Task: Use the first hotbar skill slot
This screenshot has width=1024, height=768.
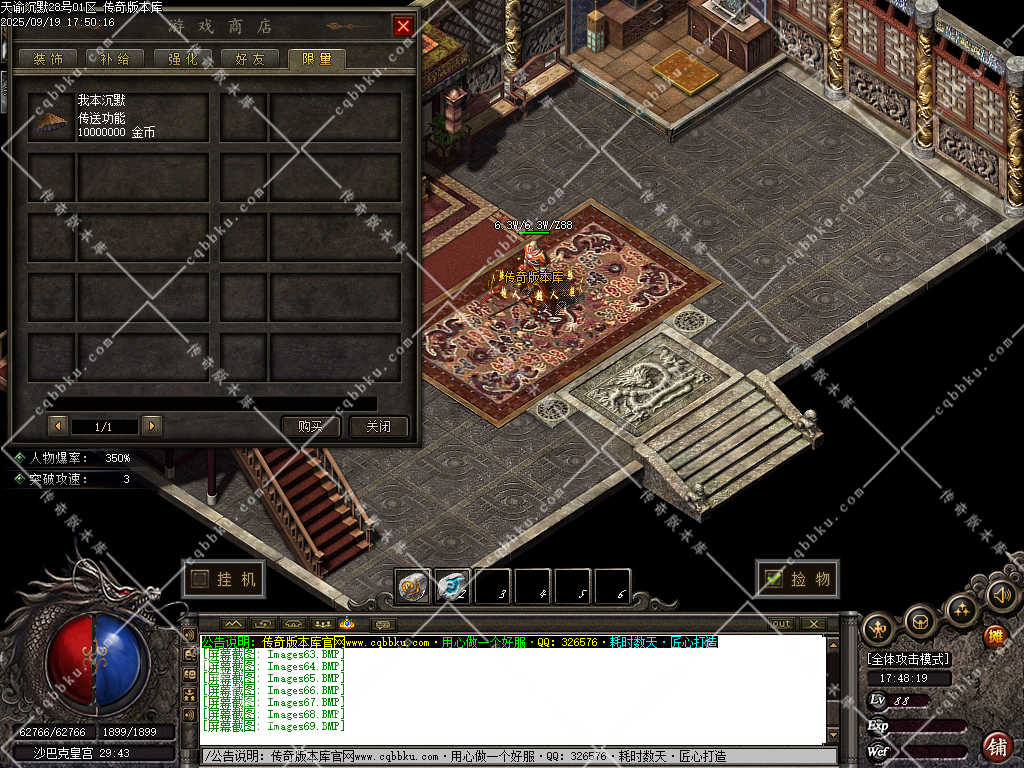Action: (x=412, y=586)
